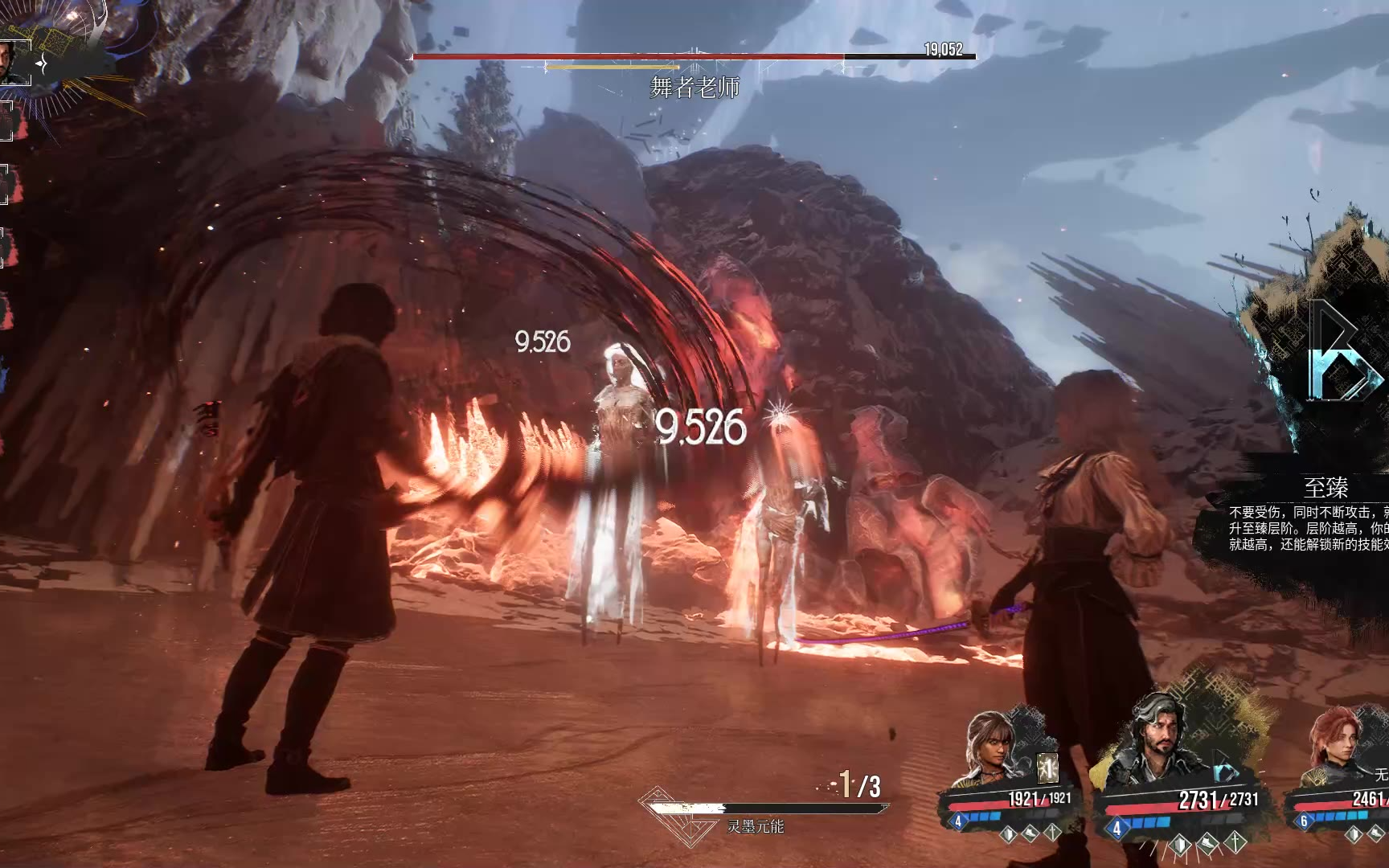The image size is (1389, 868).
Task: Click Sciel's shield status icon
Action: coord(1007,833)
